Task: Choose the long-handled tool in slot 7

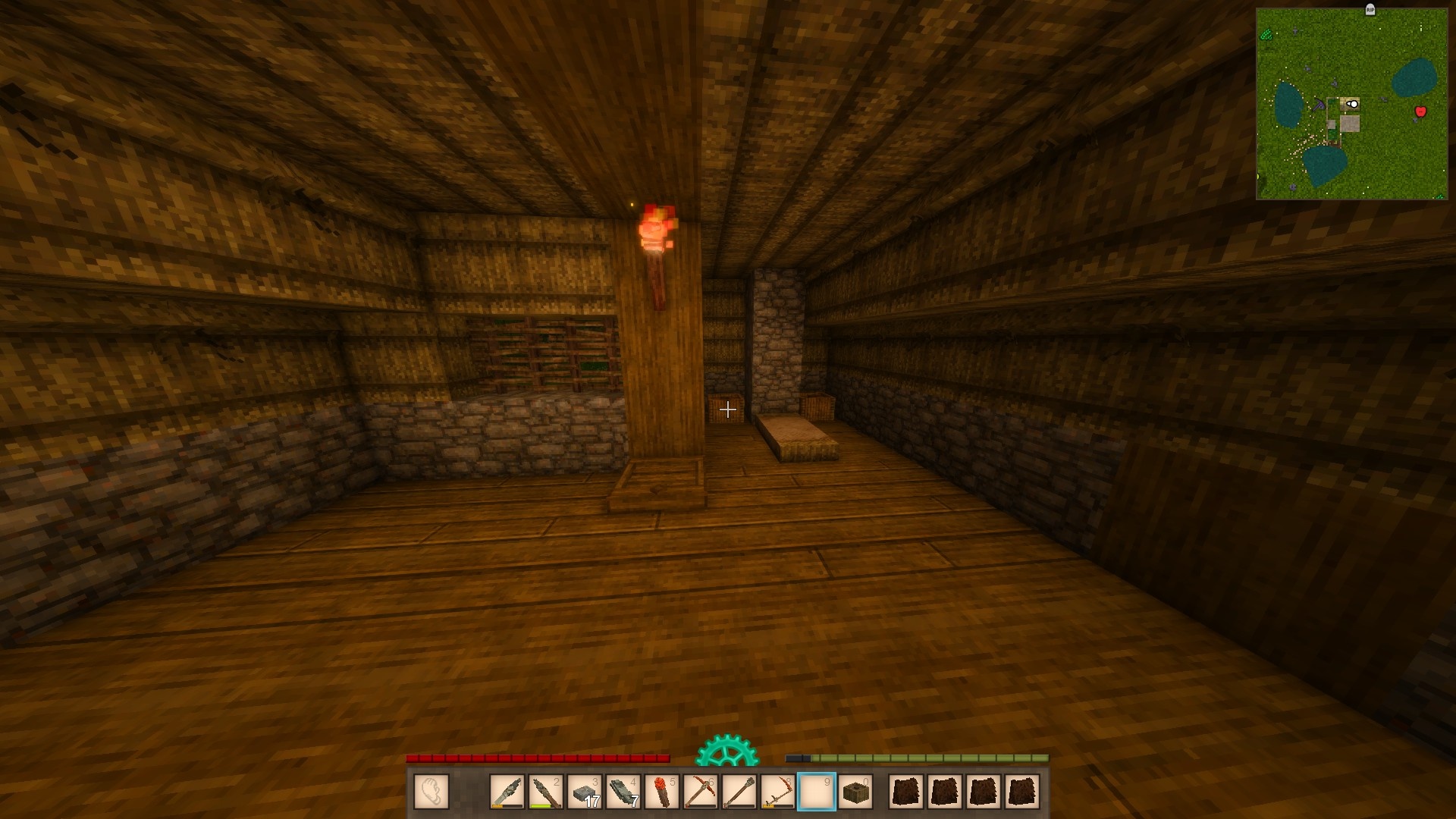Action: coord(739,792)
